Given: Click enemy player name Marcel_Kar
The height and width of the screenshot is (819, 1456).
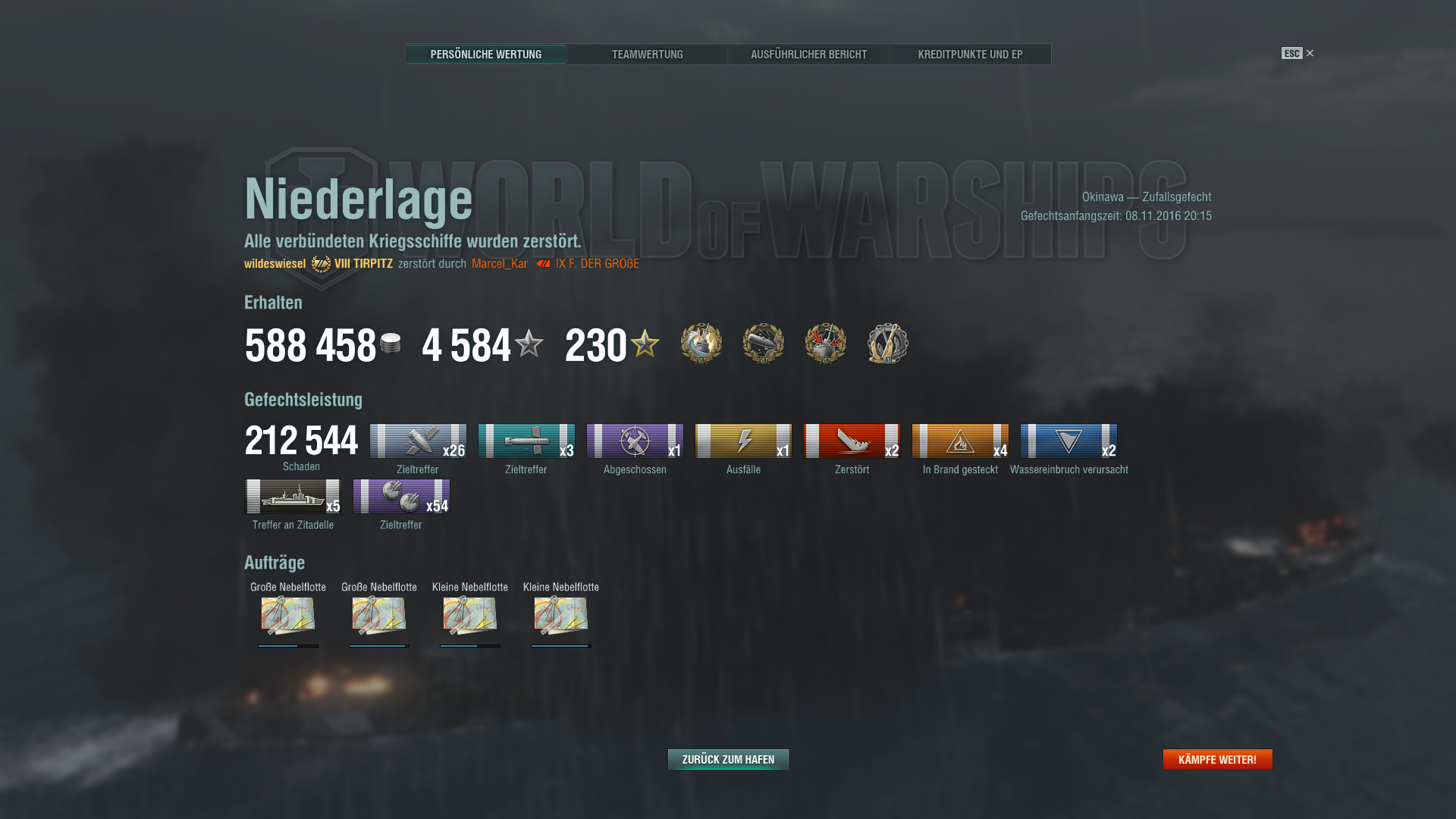Looking at the screenshot, I should [x=499, y=264].
